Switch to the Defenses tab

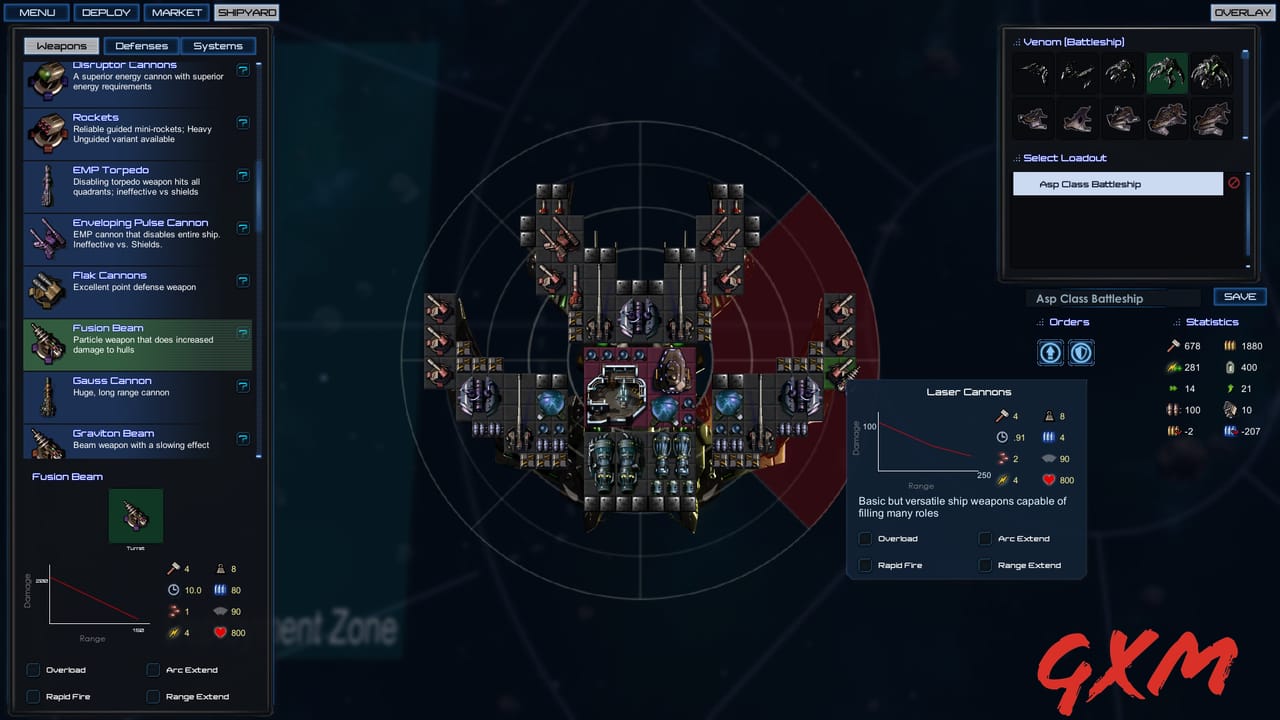pyautogui.click(x=141, y=45)
